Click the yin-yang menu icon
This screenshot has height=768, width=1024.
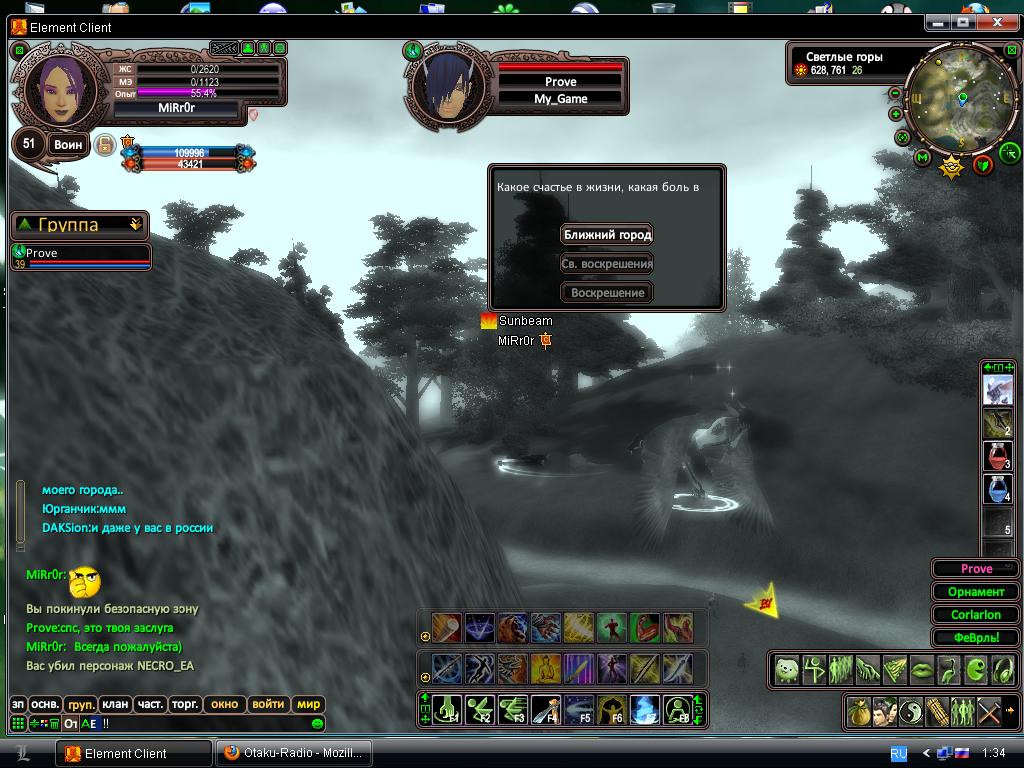click(910, 712)
